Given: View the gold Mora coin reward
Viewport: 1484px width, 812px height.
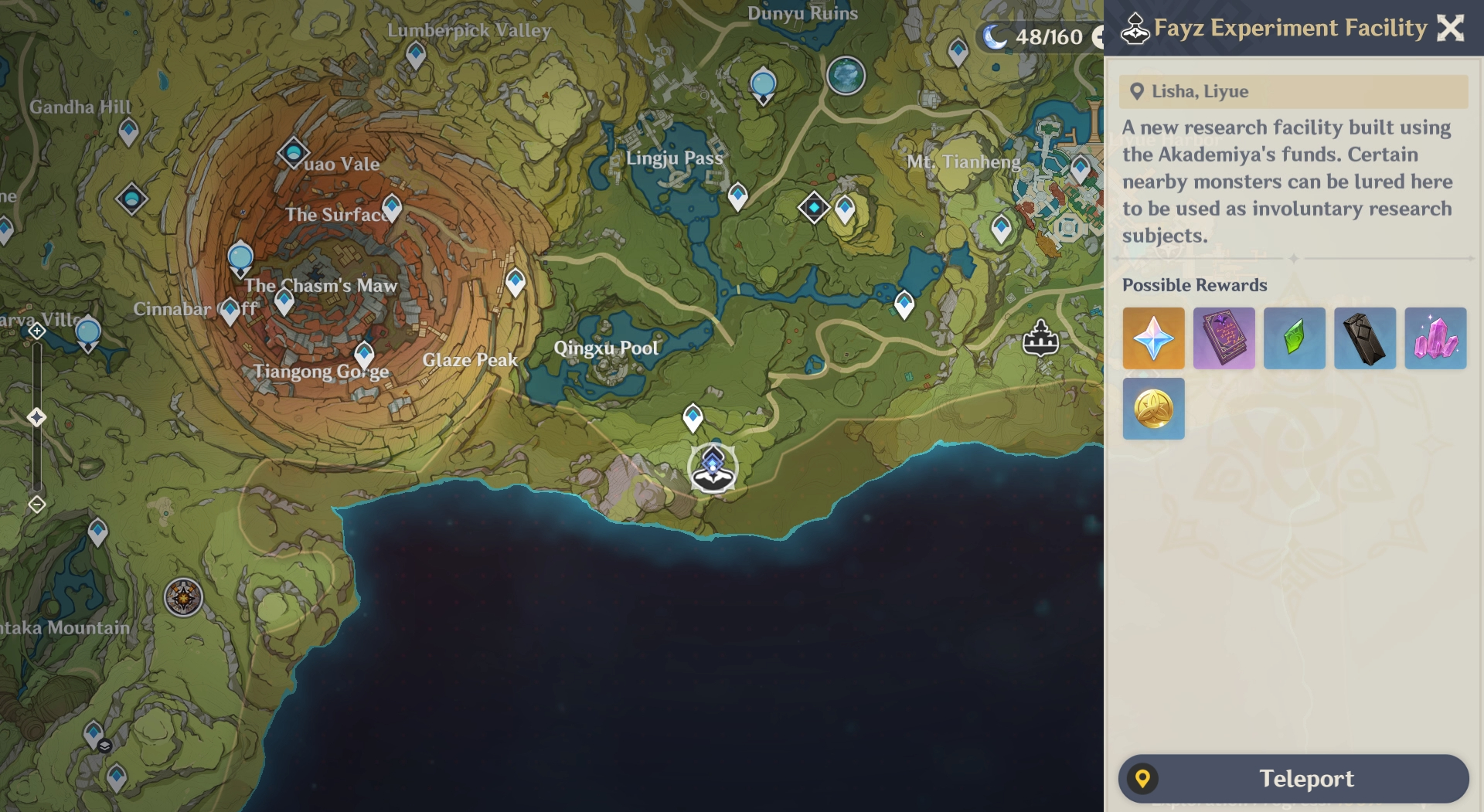Looking at the screenshot, I should (x=1153, y=409).
